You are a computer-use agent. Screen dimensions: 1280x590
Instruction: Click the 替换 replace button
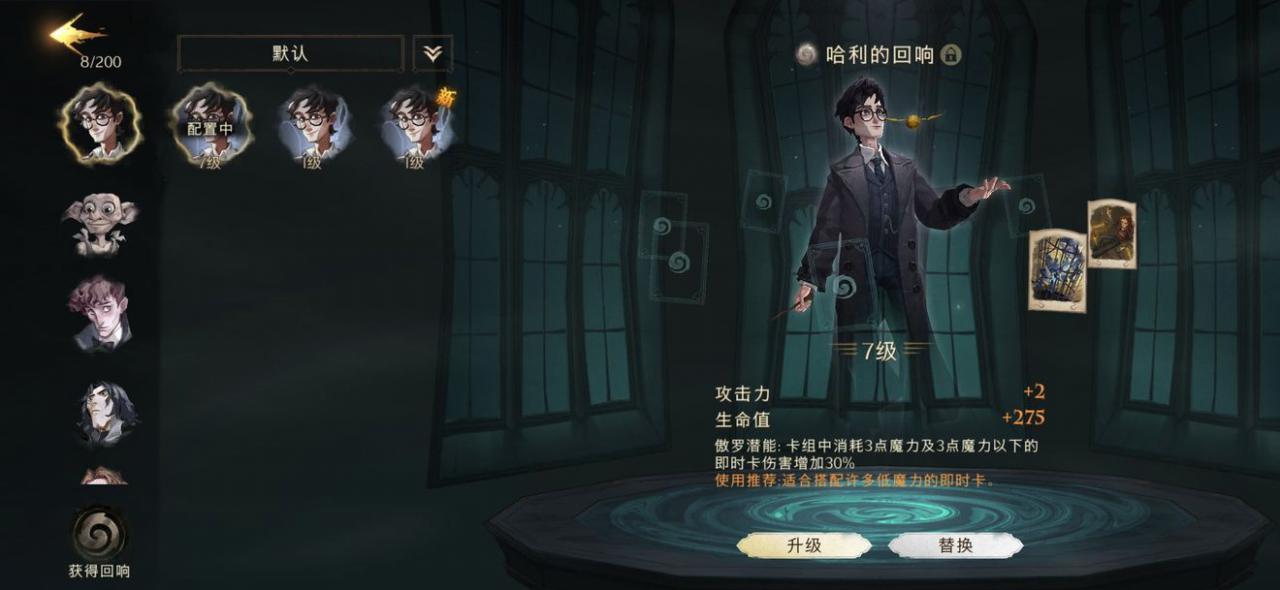[x=955, y=545]
